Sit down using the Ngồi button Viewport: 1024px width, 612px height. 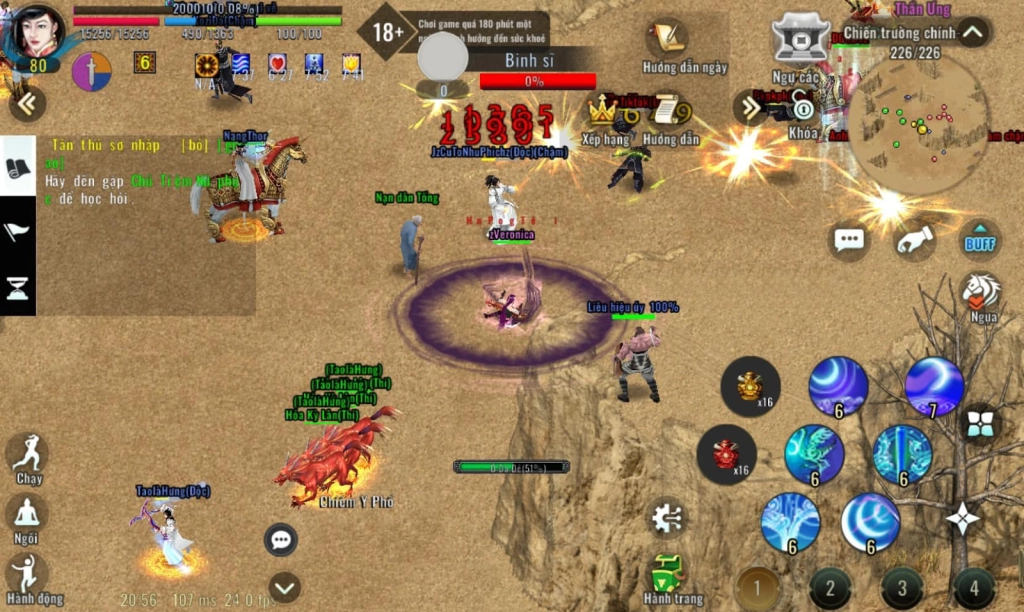coord(27,515)
